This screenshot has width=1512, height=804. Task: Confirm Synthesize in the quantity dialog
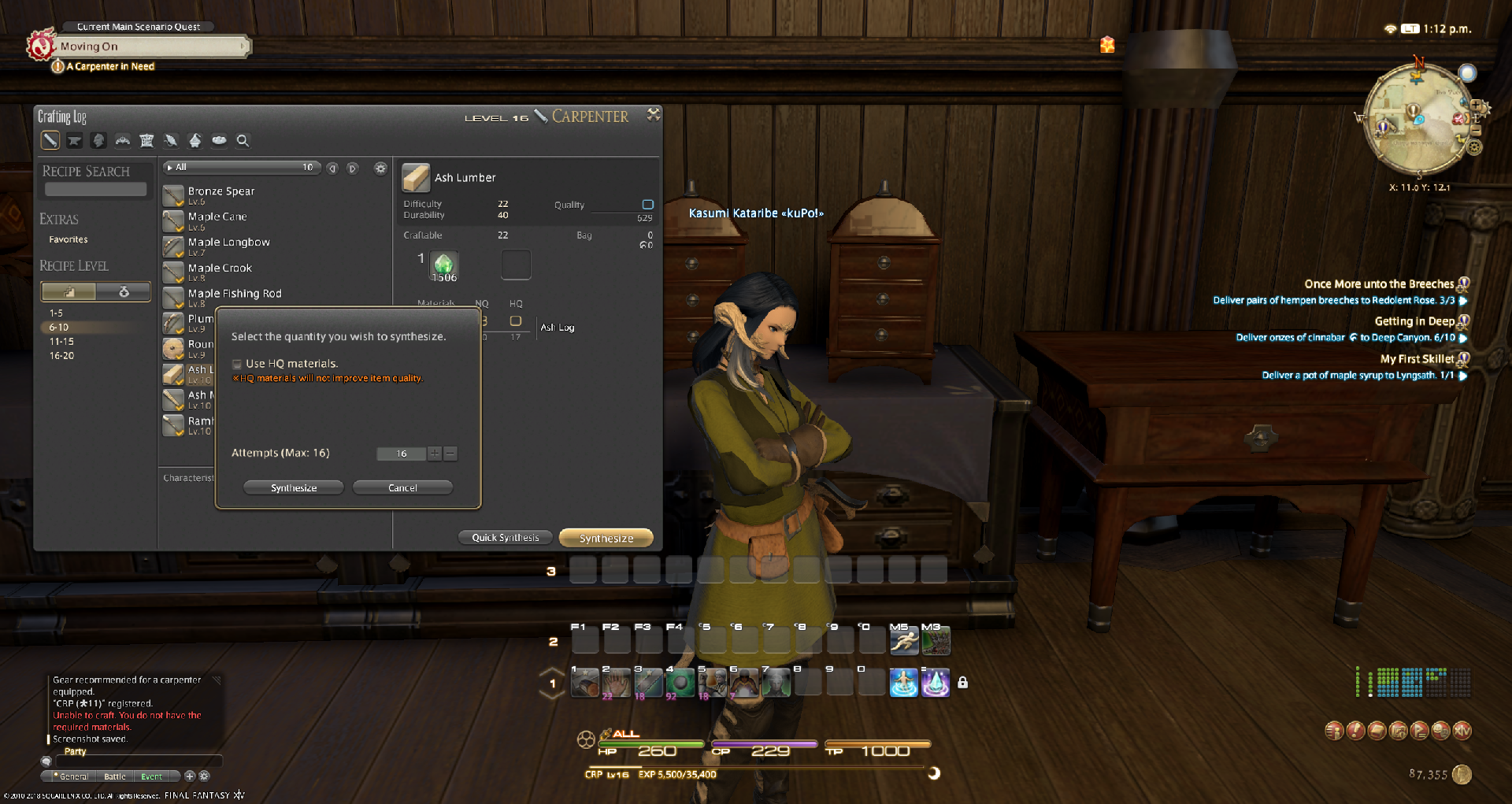[294, 488]
